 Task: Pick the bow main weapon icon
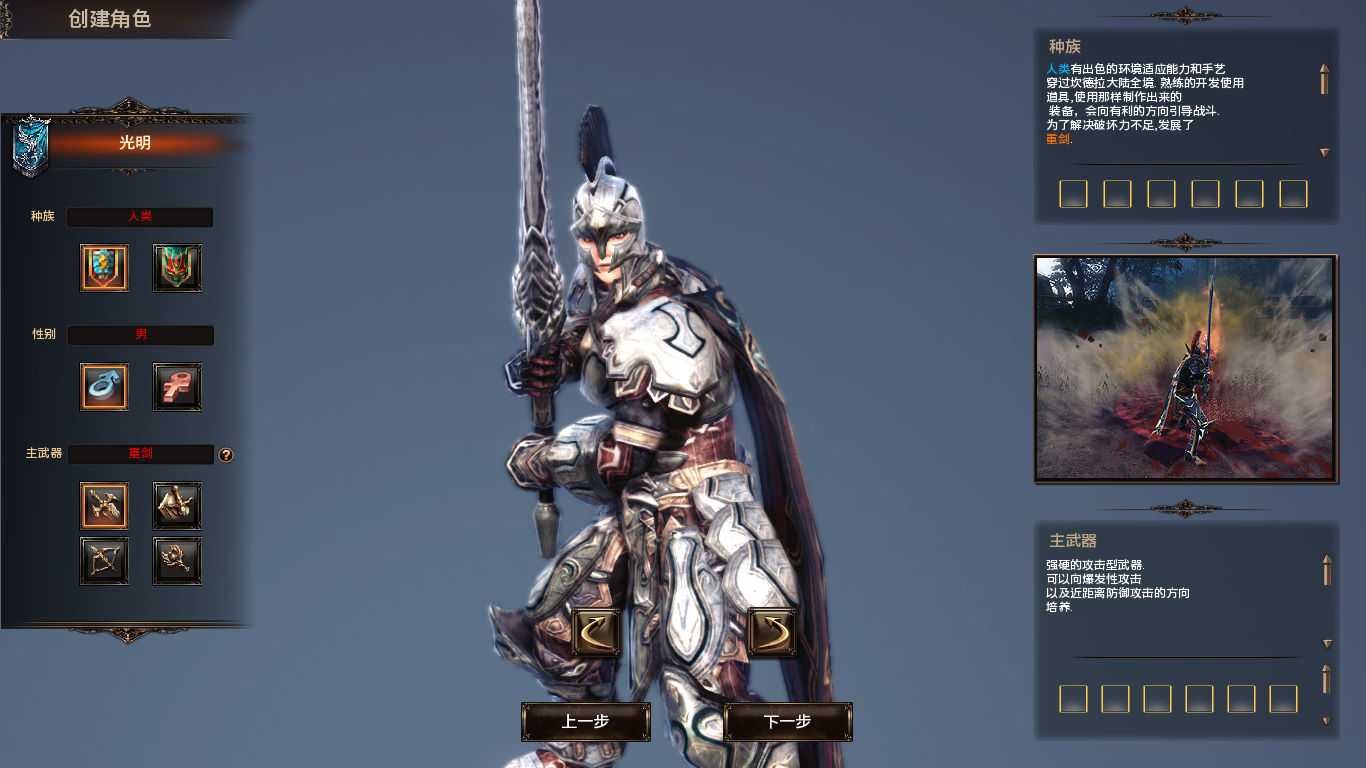104,561
